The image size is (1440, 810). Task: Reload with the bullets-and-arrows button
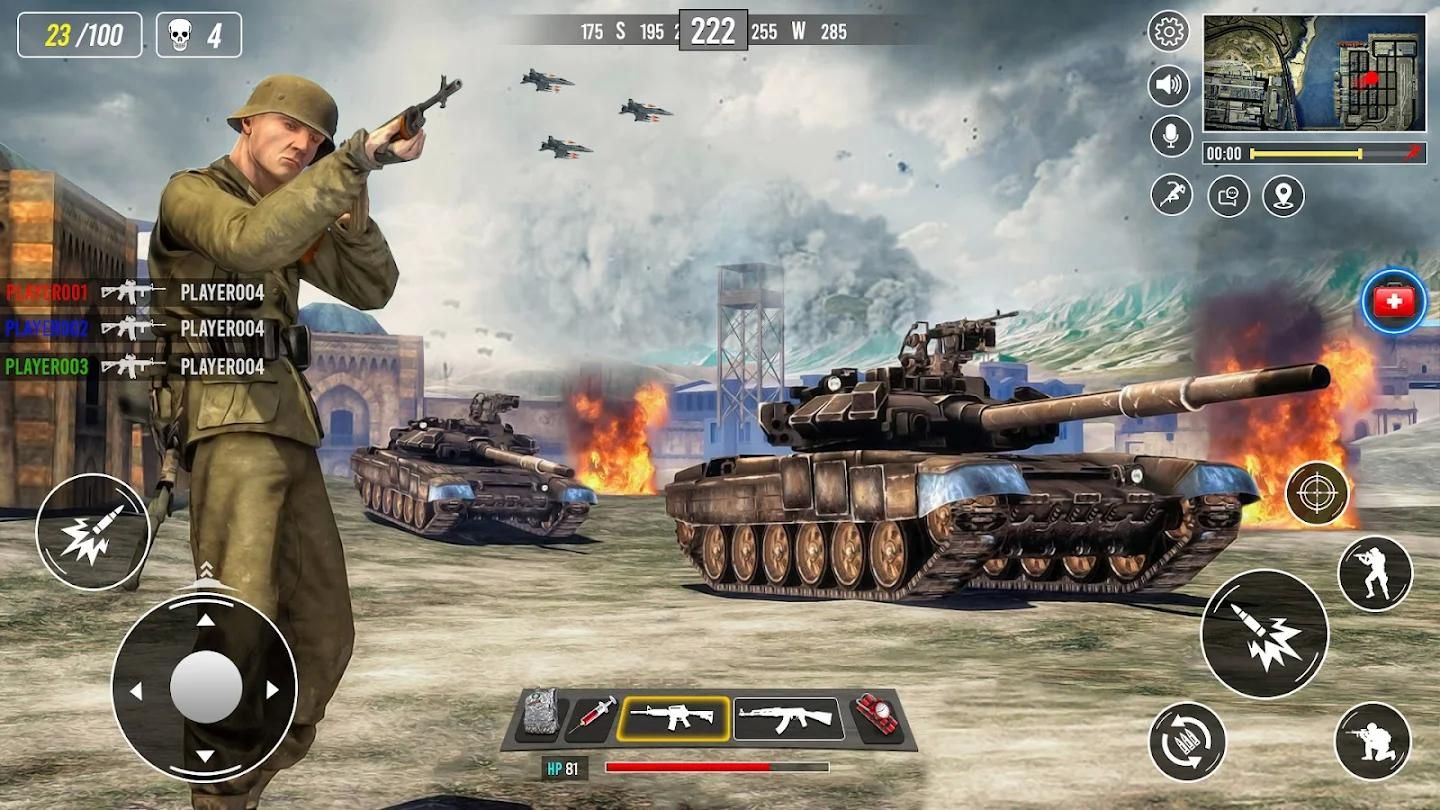1187,741
